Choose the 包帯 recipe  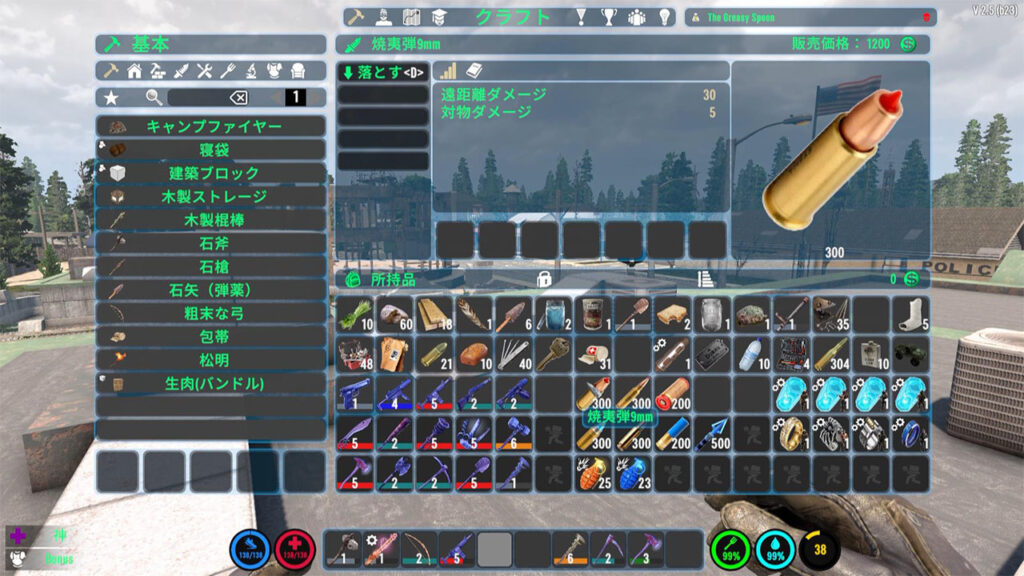212,336
